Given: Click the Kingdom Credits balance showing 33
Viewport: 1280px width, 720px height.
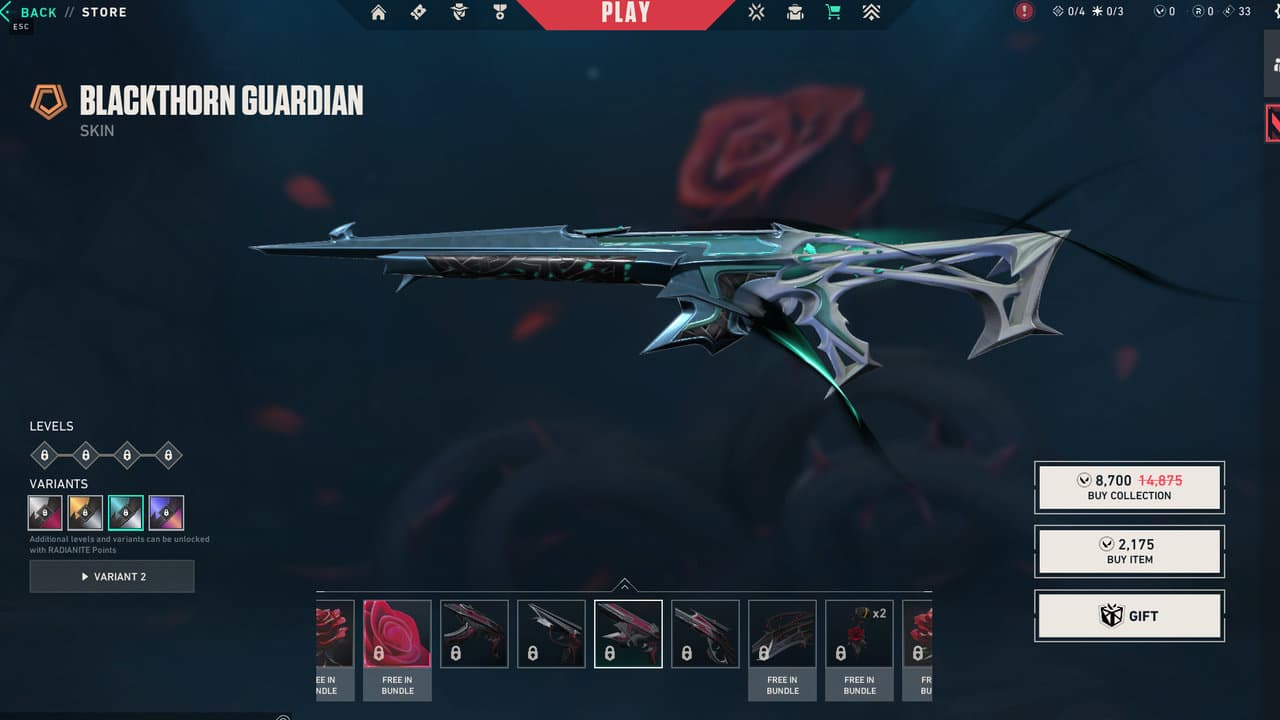Looking at the screenshot, I should click(x=1234, y=12).
